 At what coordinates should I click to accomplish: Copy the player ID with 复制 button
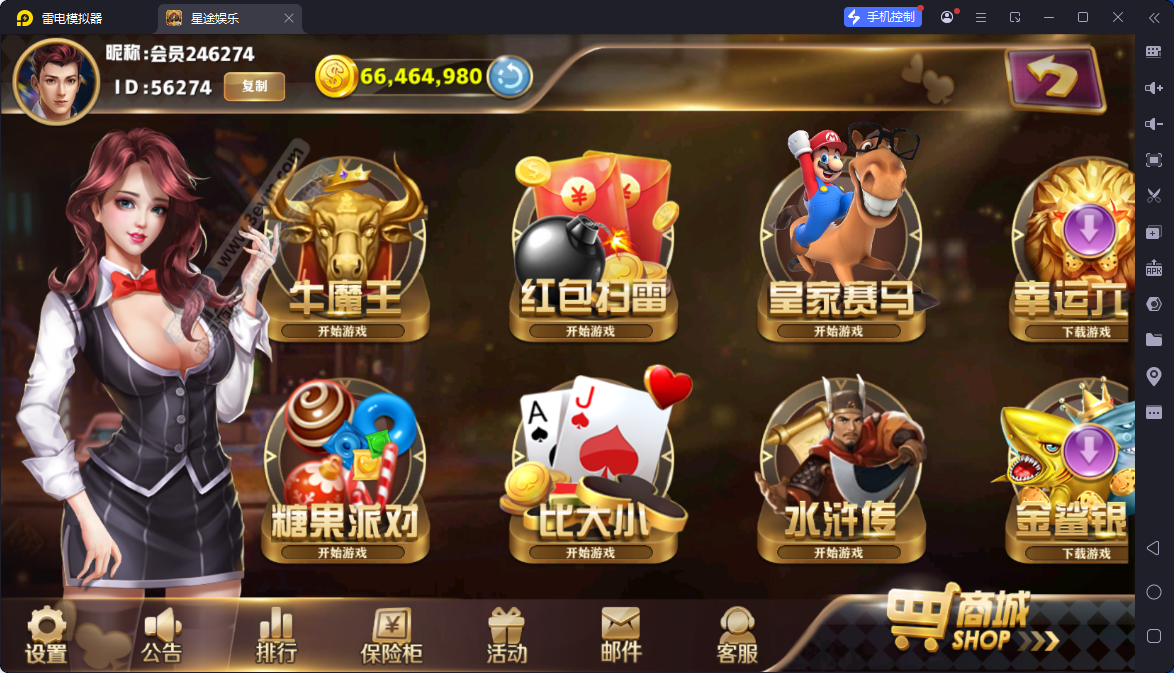click(254, 87)
